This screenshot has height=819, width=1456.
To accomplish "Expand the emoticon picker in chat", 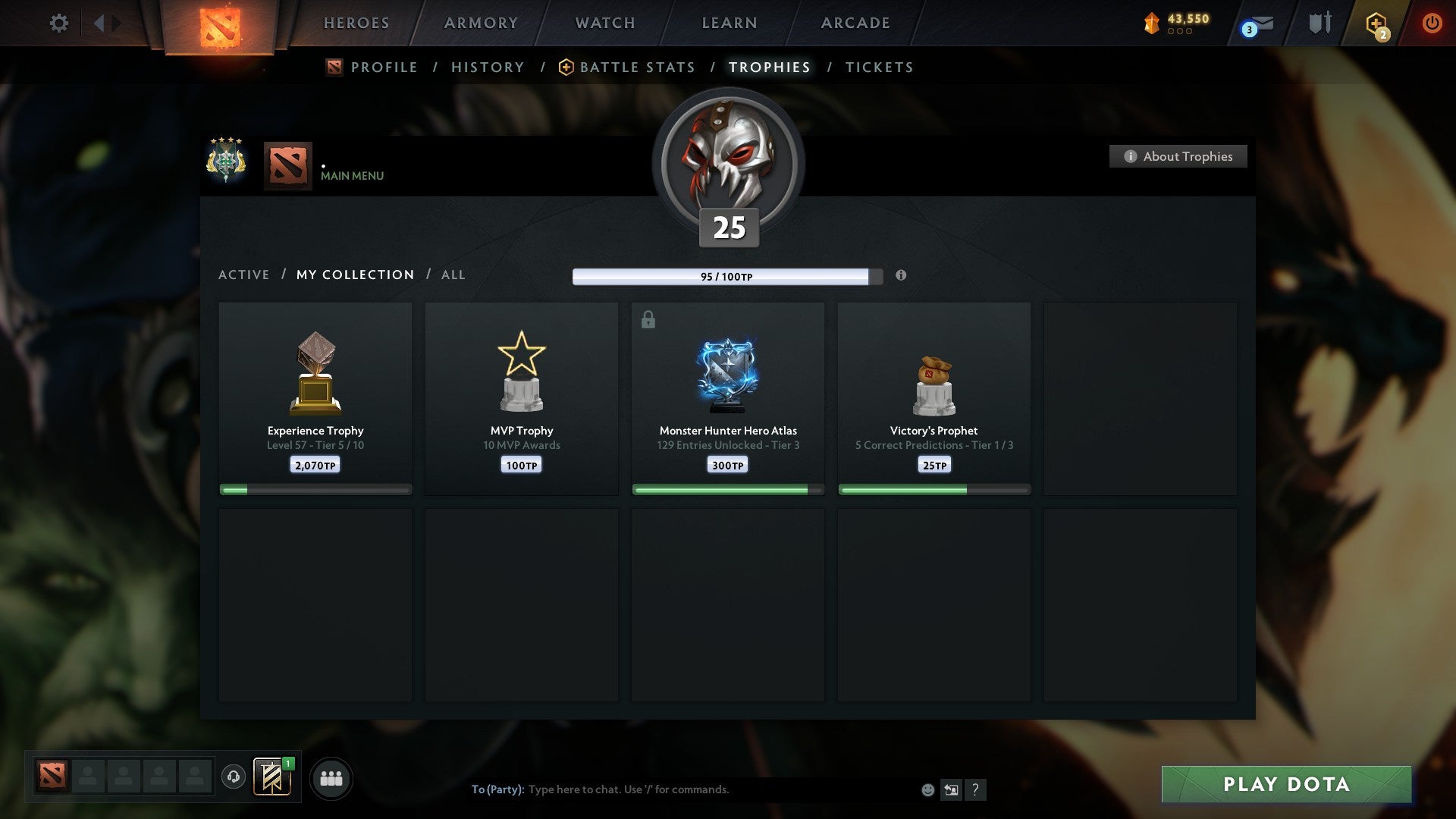I will (x=928, y=789).
